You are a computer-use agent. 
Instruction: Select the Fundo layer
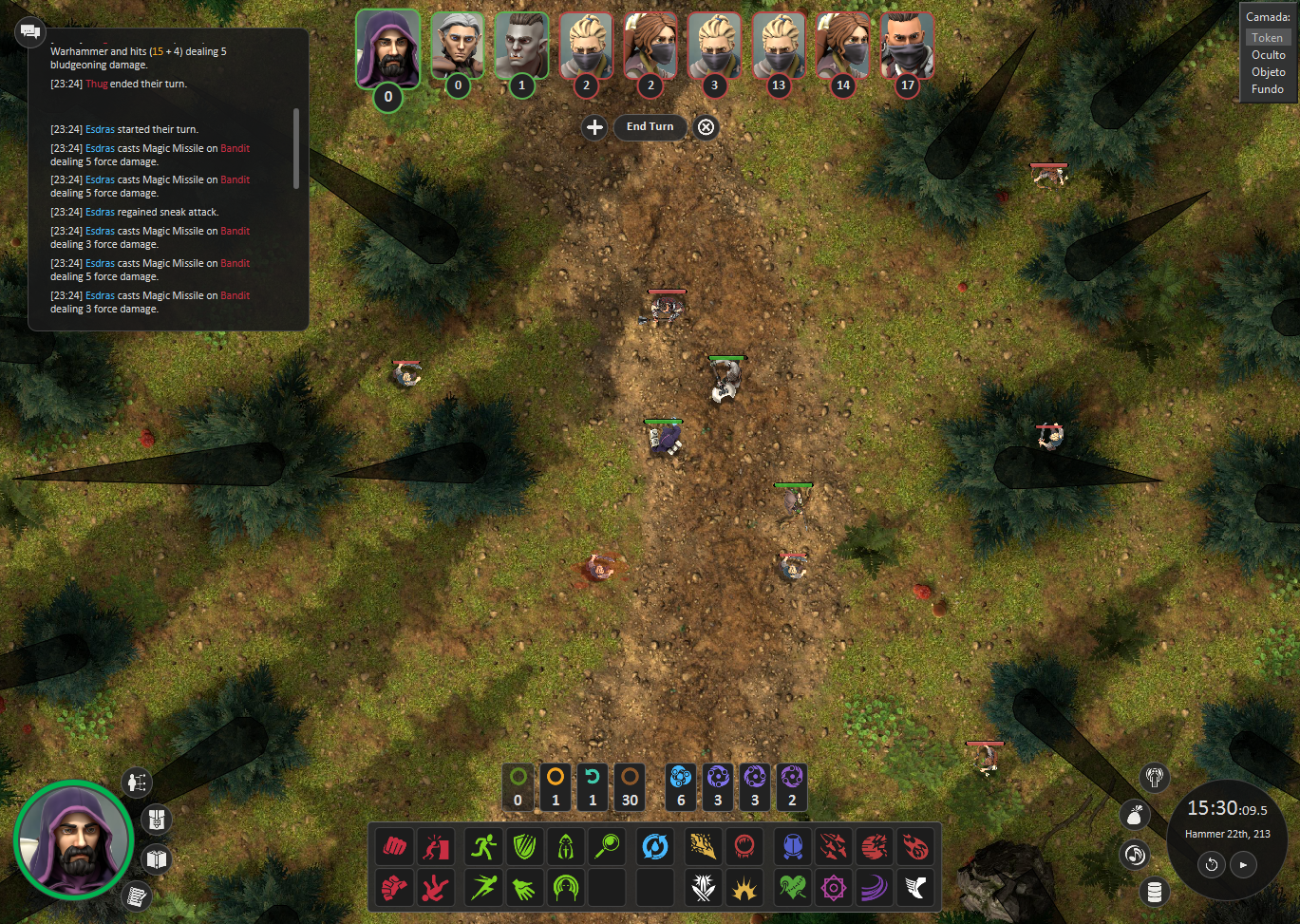click(x=1268, y=89)
